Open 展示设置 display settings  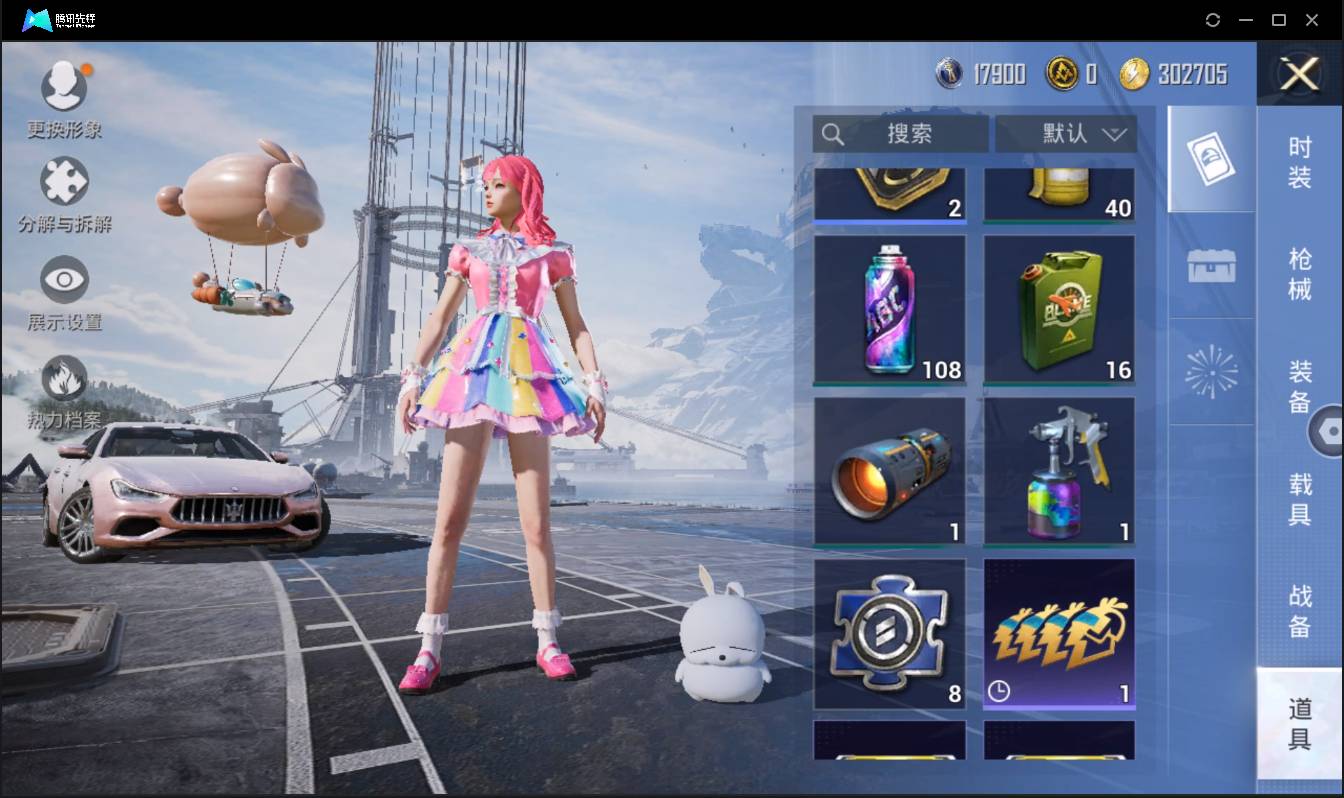tap(64, 281)
